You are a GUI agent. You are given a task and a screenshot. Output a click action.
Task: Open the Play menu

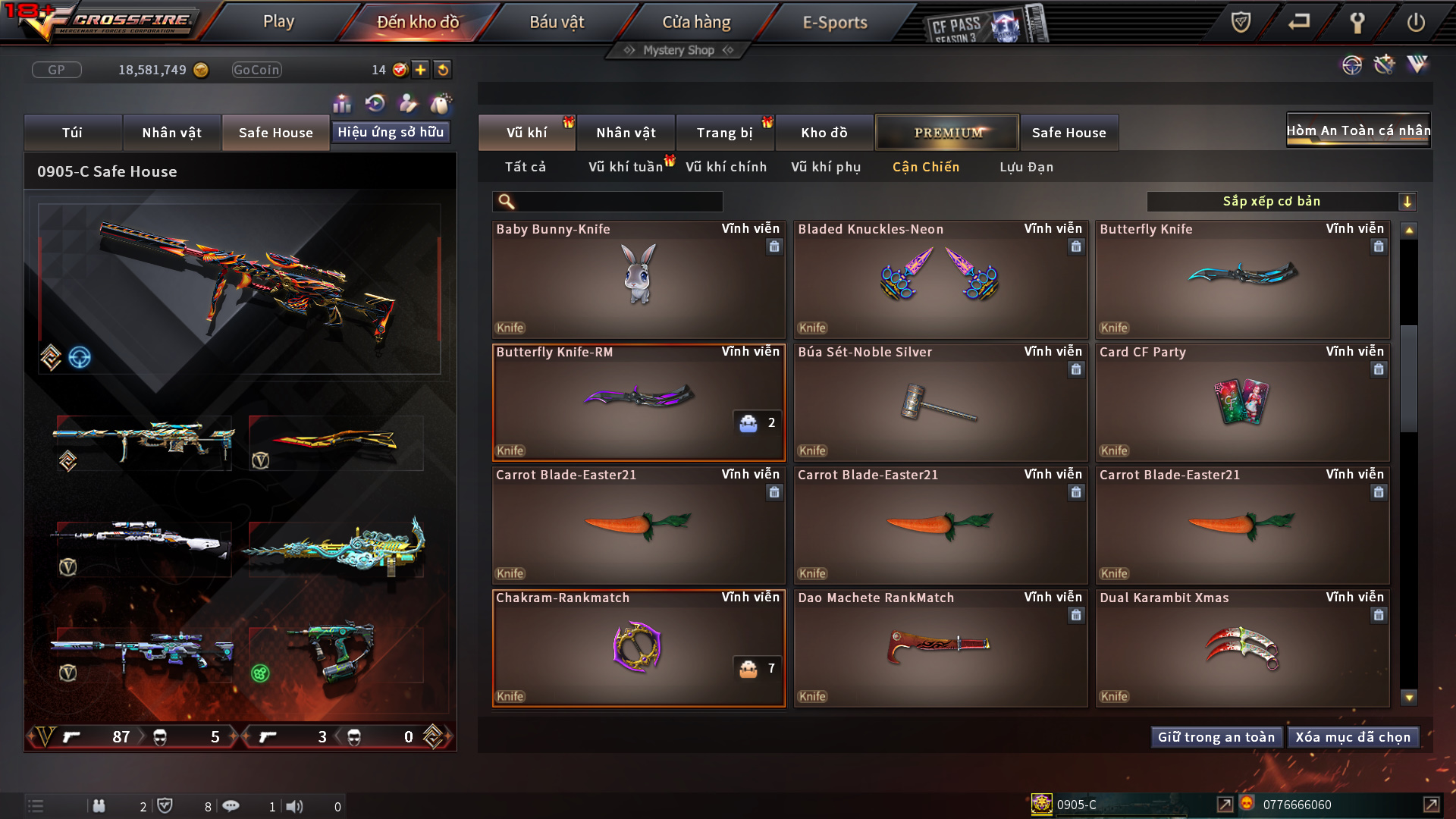[278, 22]
